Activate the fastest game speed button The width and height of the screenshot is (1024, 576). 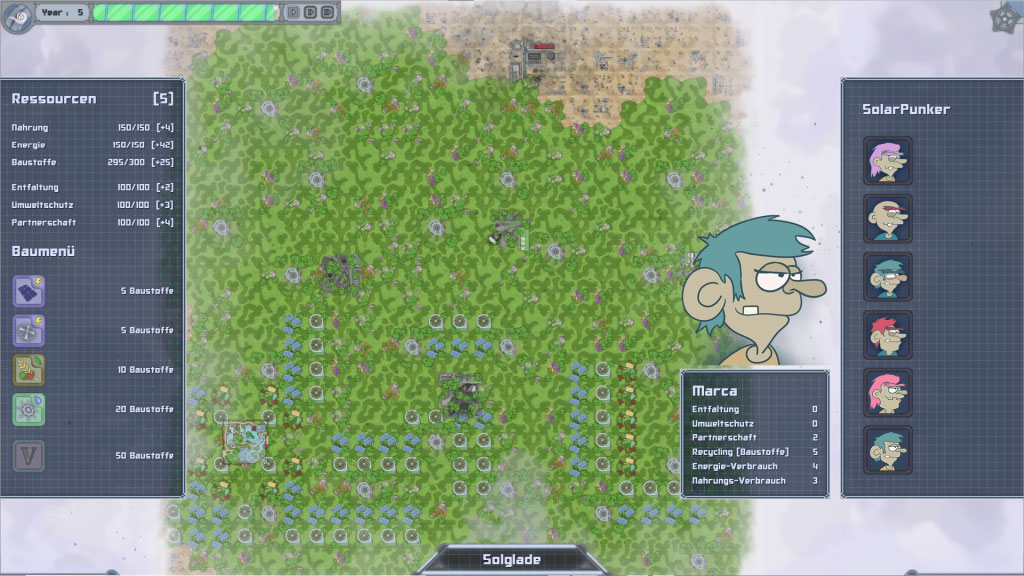[327, 12]
